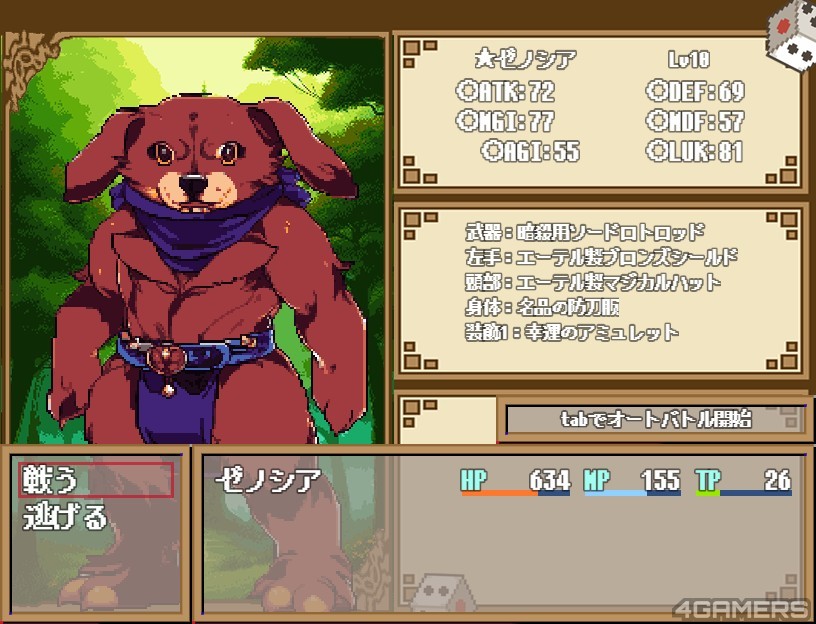Click the tabでオートバトル開始 auto-battle bar
This screenshot has width=816, height=624.
655,420
